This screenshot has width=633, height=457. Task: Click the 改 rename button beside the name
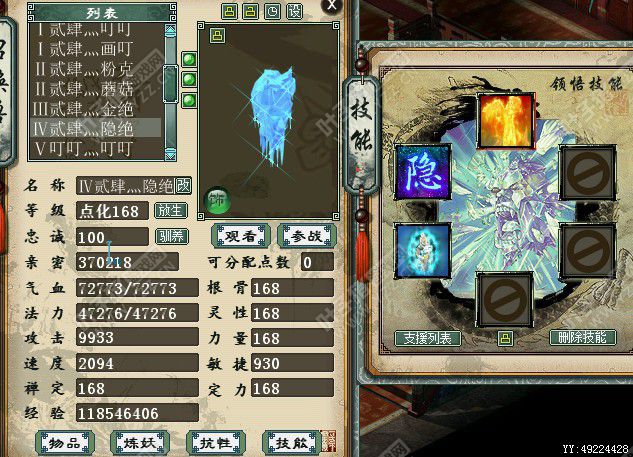pos(184,186)
